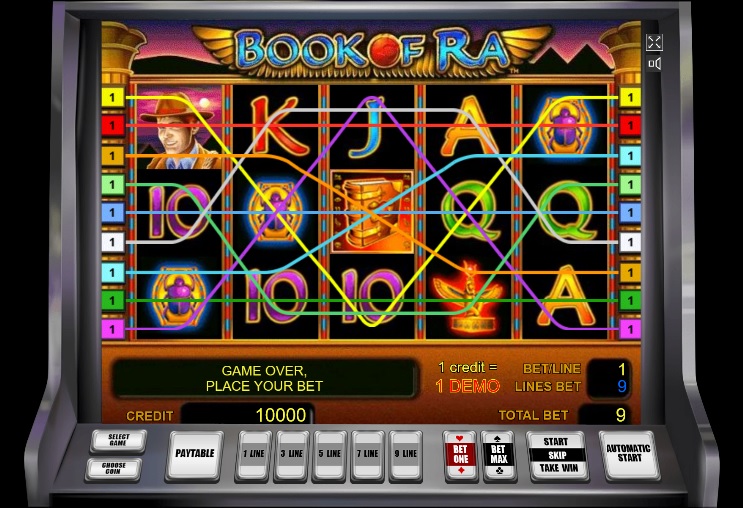Screen dimensions: 743x508
Task: Spin the reels with Start button
Action: pos(556,454)
